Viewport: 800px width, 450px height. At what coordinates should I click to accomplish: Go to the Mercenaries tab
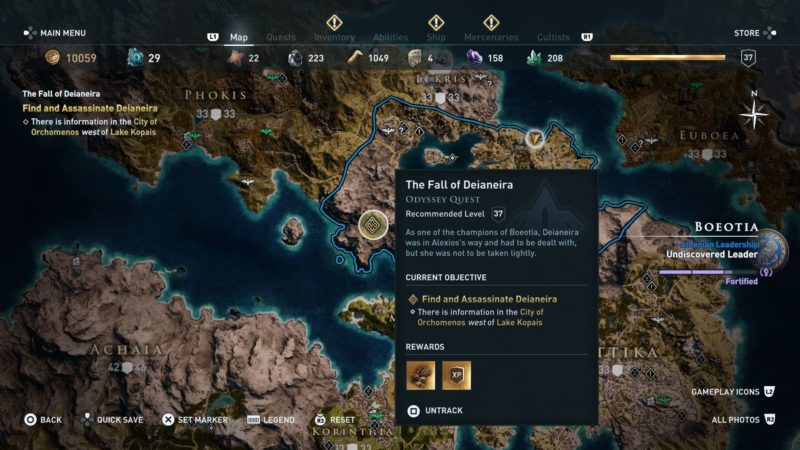click(x=490, y=38)
